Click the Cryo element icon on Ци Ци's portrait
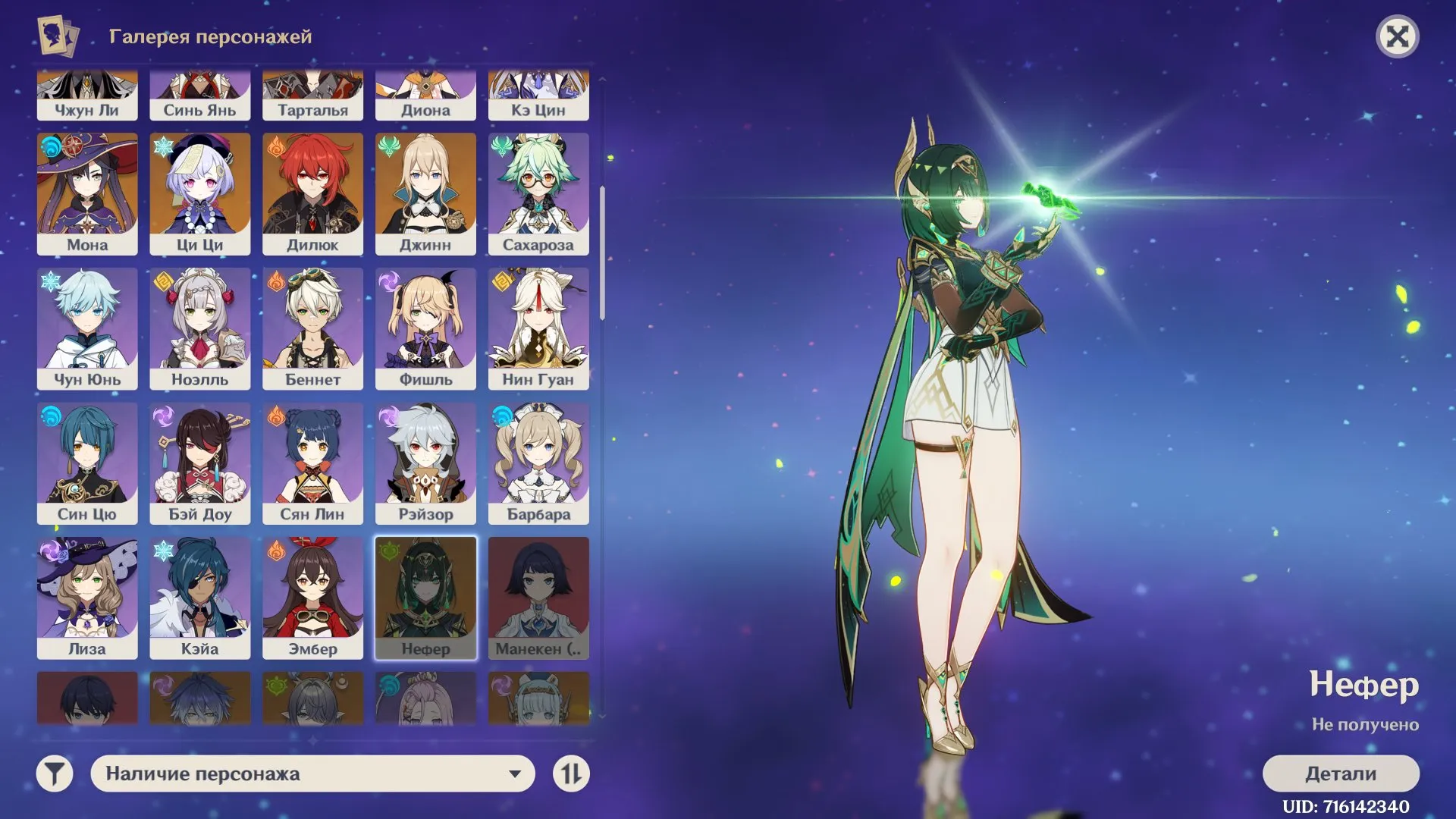This screenshot has width=1456, height=819. coord(164,147)
